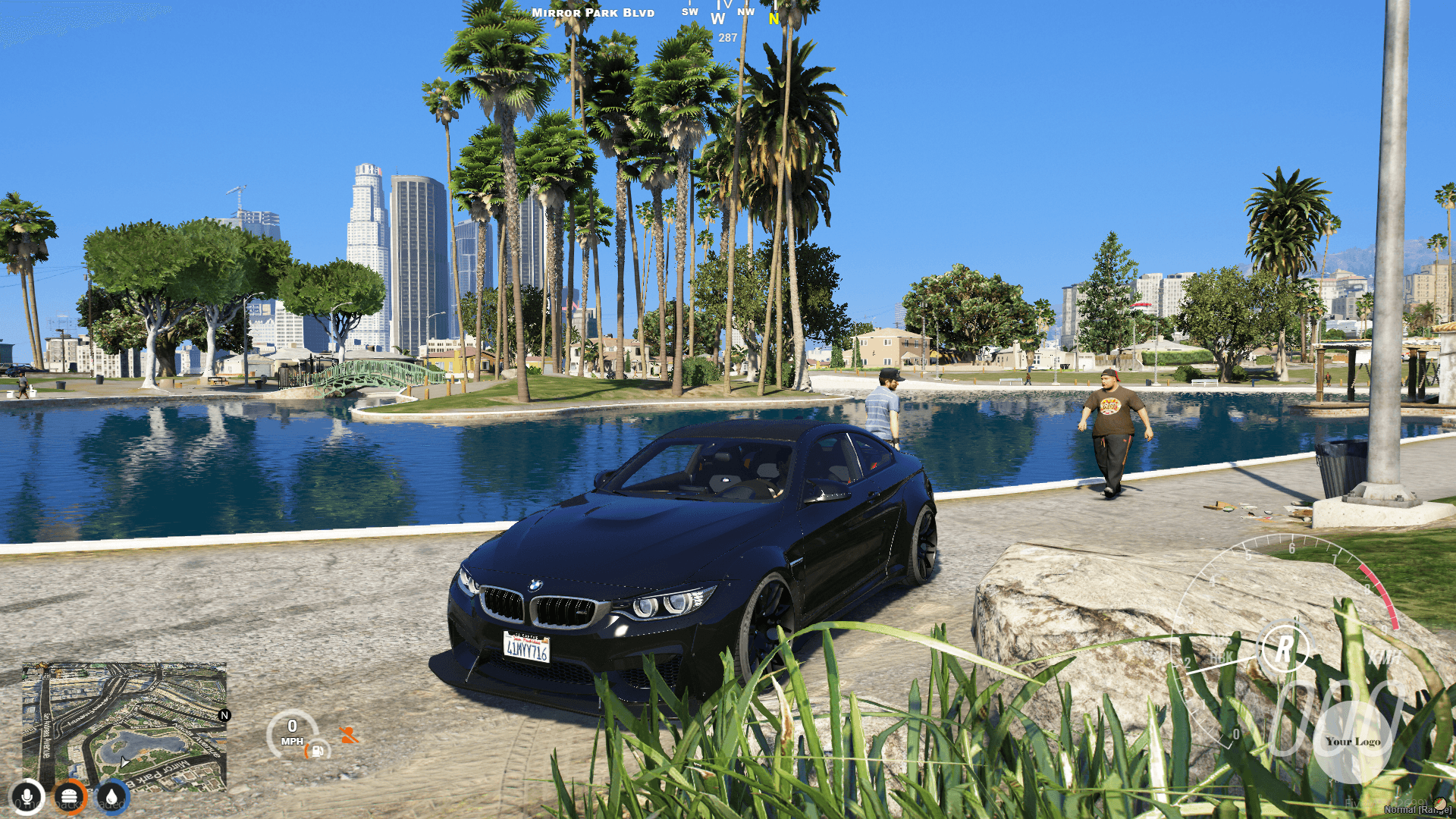Select the N direction on the compass
The image size is (1456, 819).
(772, 20)
